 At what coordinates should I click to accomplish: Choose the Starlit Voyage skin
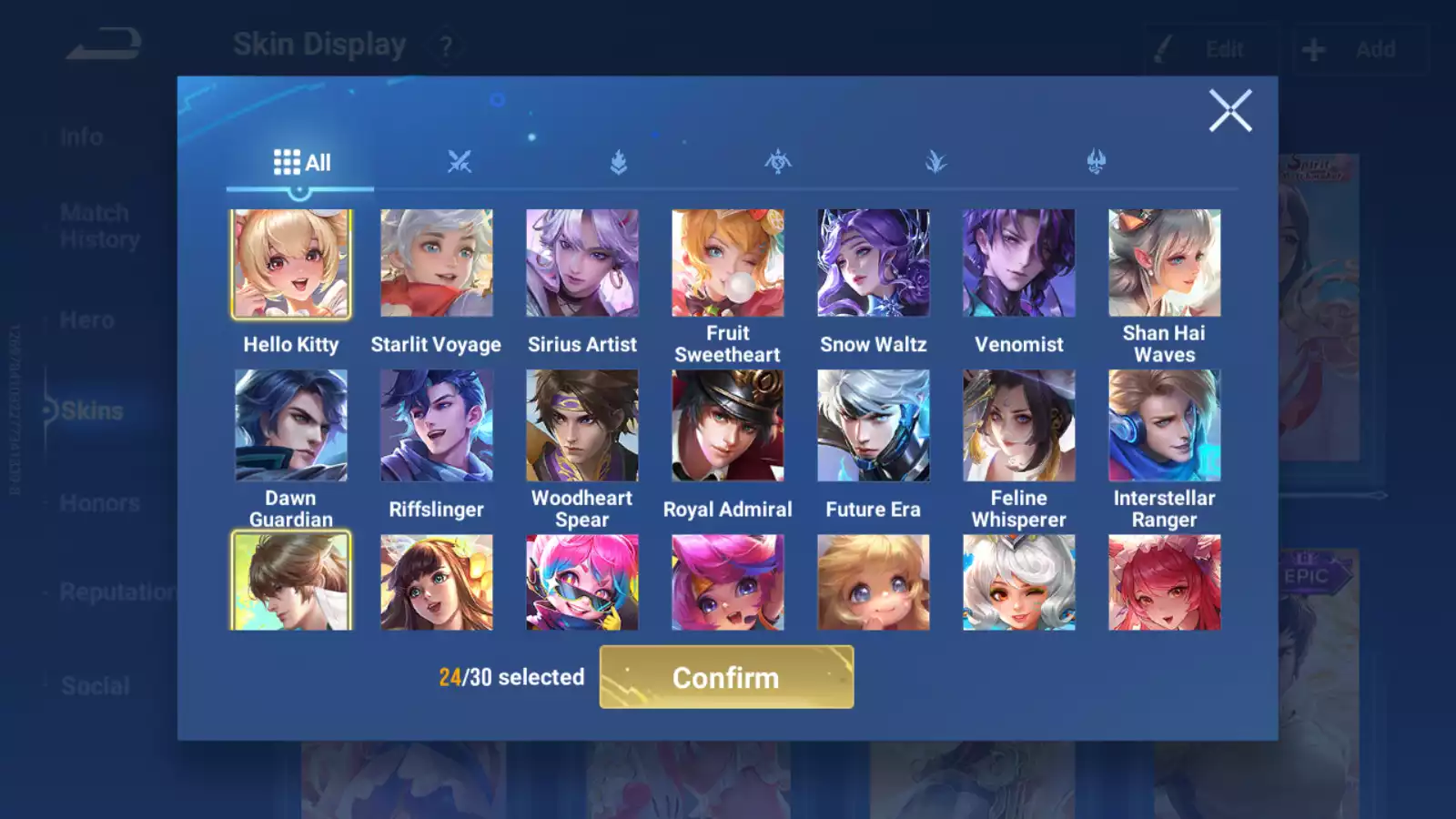pos(437,264)
